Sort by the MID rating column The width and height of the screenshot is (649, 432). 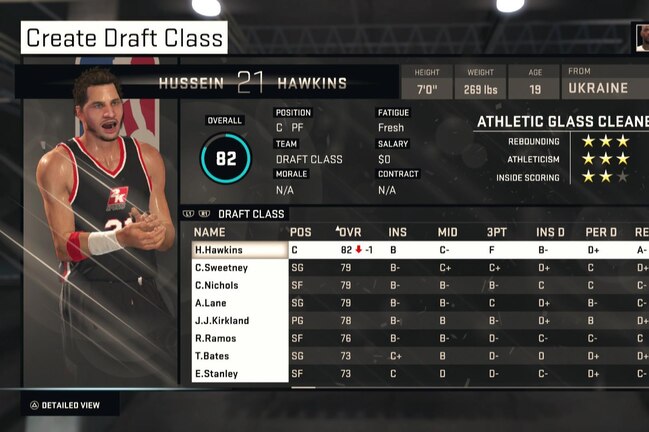pos(447,231)
